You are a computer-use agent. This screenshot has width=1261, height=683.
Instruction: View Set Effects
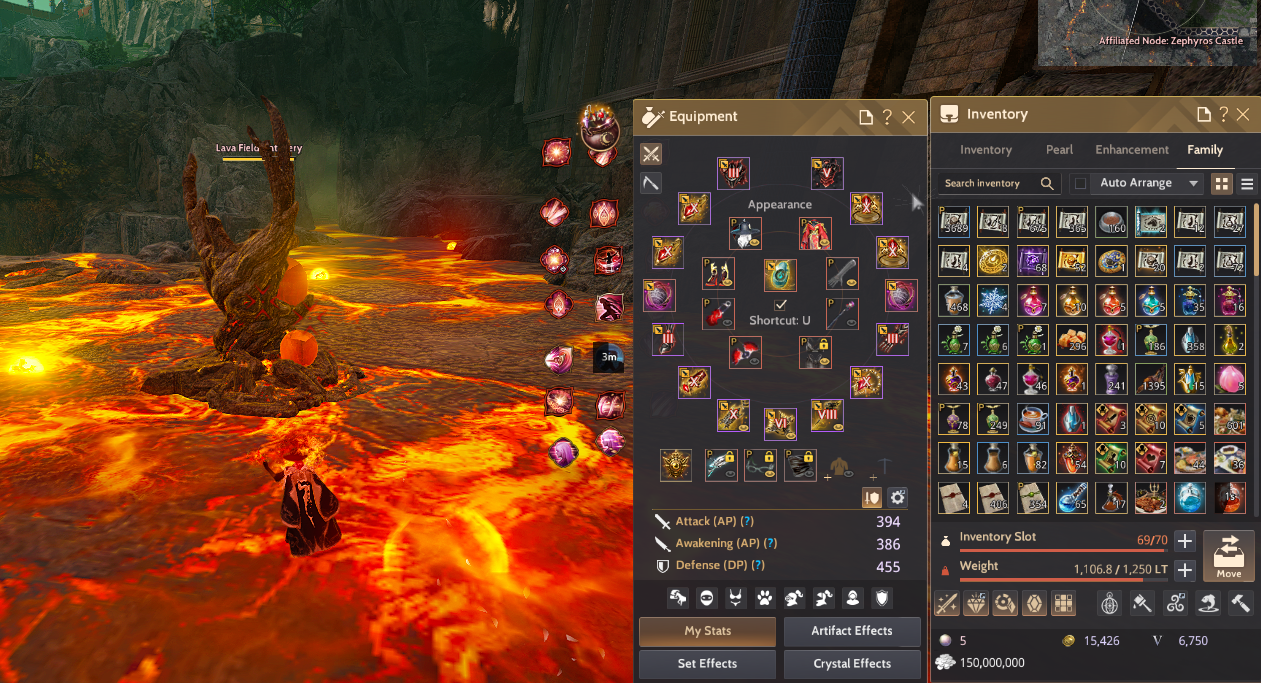click(707, 663)
